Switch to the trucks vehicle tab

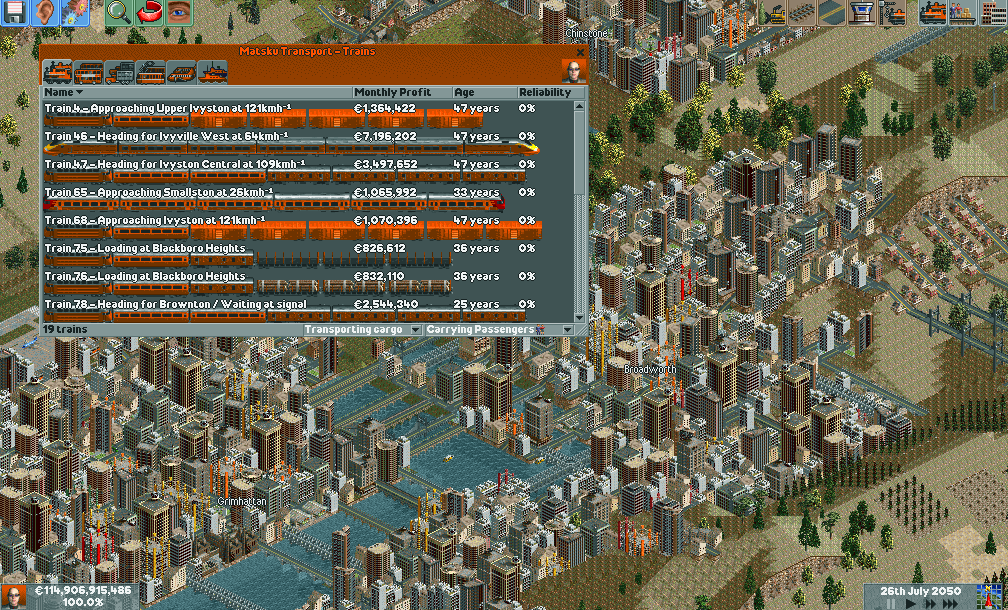click(x=119, y=72)
